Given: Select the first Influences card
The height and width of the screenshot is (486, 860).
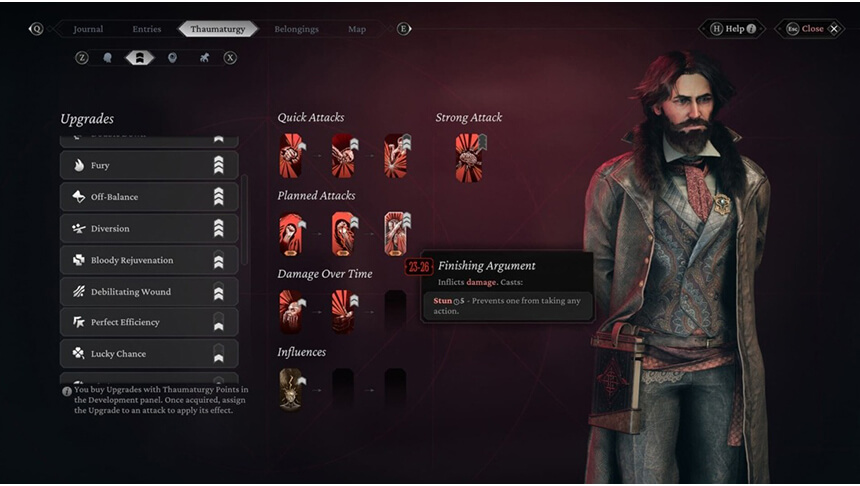Looking at the screenshot, I should click(292, 388).
